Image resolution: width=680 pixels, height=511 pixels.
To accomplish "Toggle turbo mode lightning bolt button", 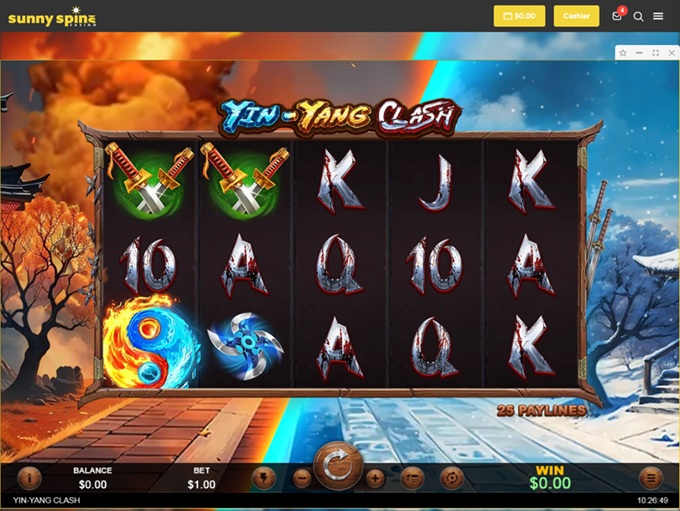I will coord(263,478).
